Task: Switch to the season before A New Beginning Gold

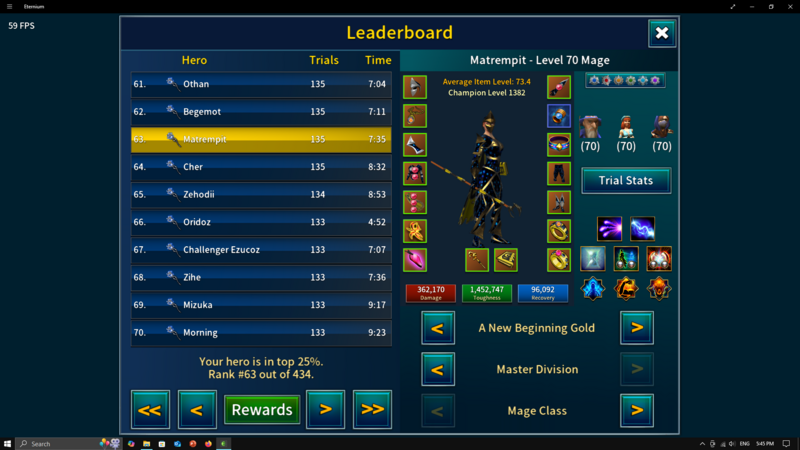Action: pos(438,328)
